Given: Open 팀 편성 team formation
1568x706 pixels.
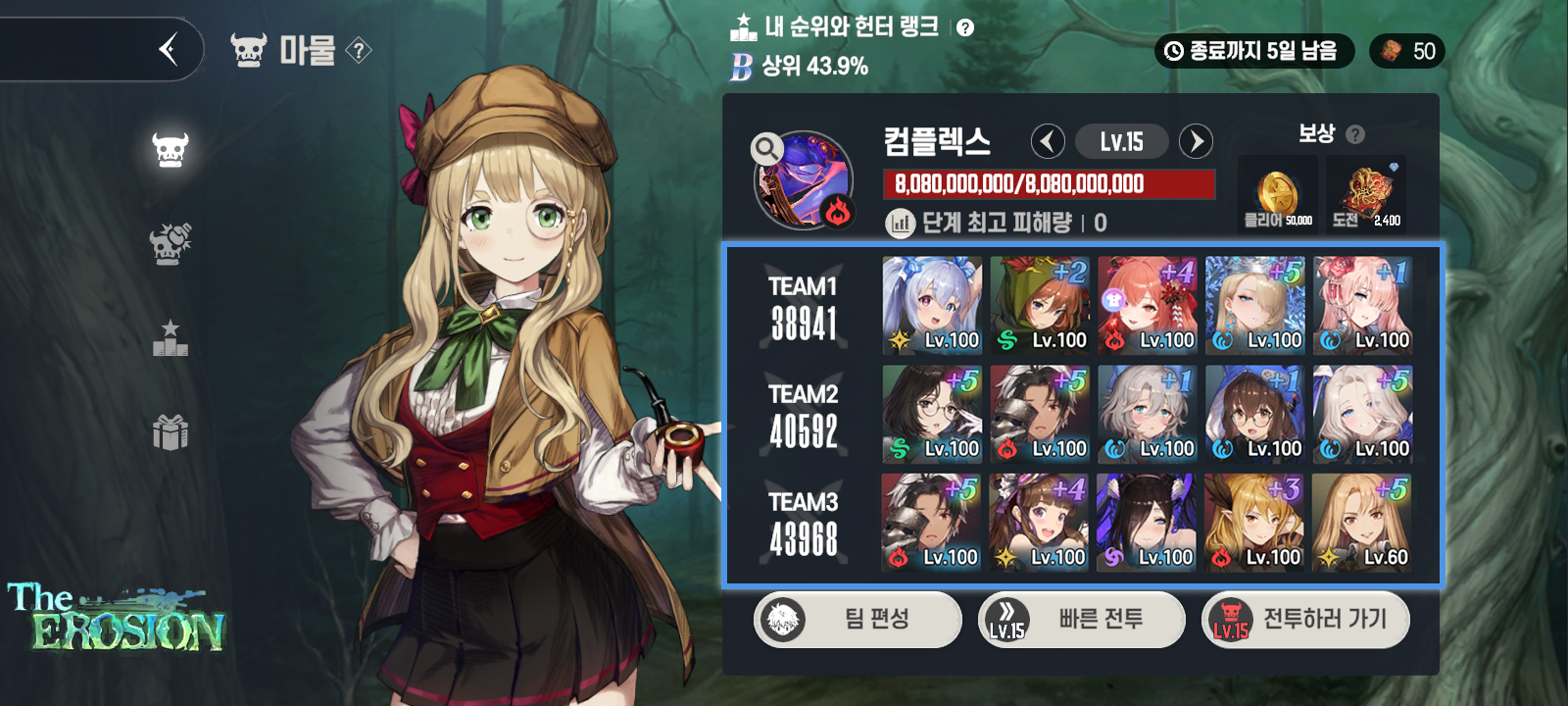Looking at the screenshot, I should [x=857, y=619].
